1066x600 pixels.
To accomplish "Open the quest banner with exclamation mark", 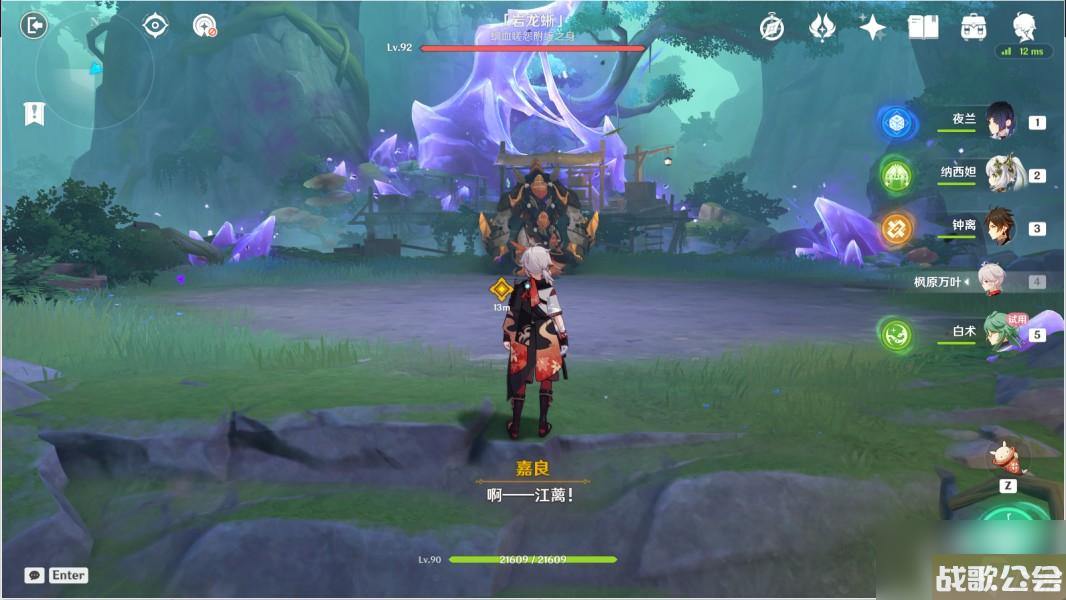I will coord(34,114).
